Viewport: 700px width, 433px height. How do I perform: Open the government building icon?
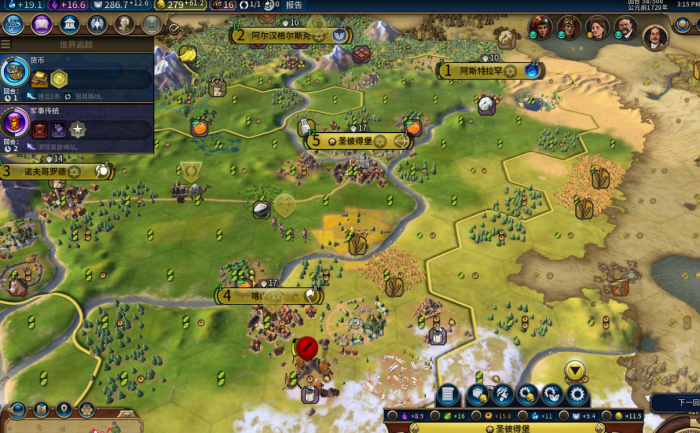70,24
